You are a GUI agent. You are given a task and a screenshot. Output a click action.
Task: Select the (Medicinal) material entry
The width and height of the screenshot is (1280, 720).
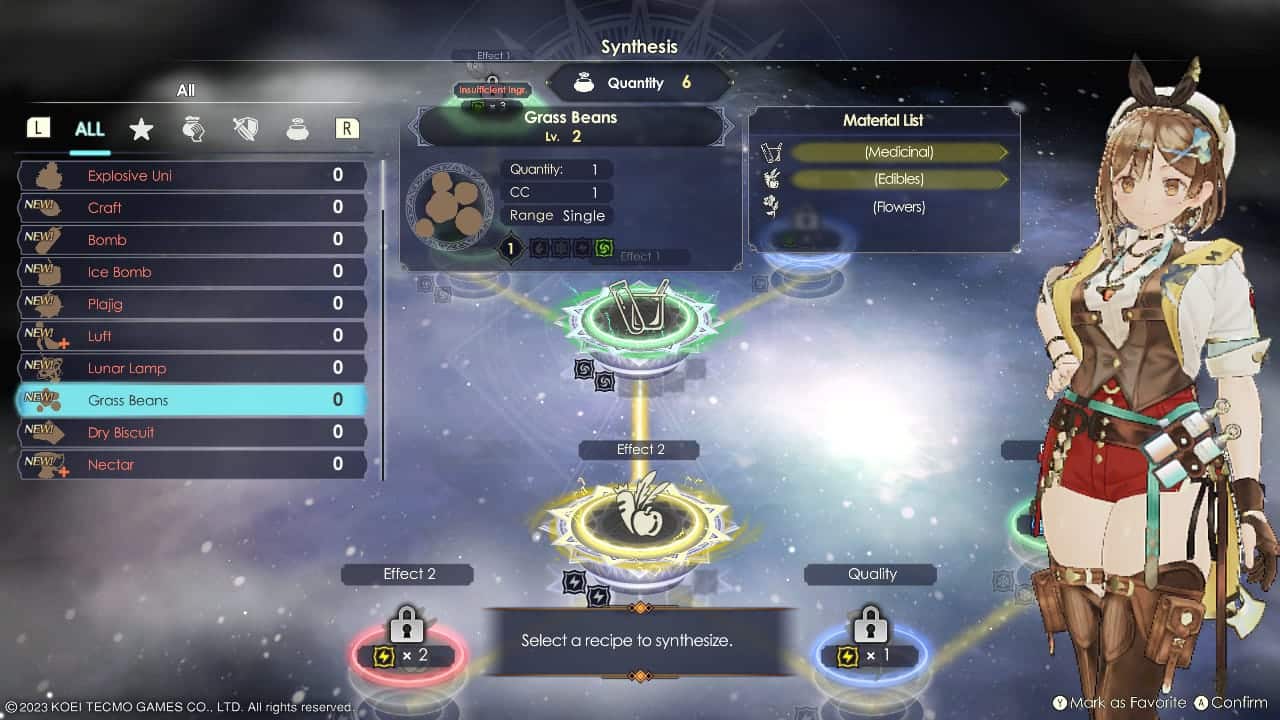pyautogui.click(x=898, y=152)
